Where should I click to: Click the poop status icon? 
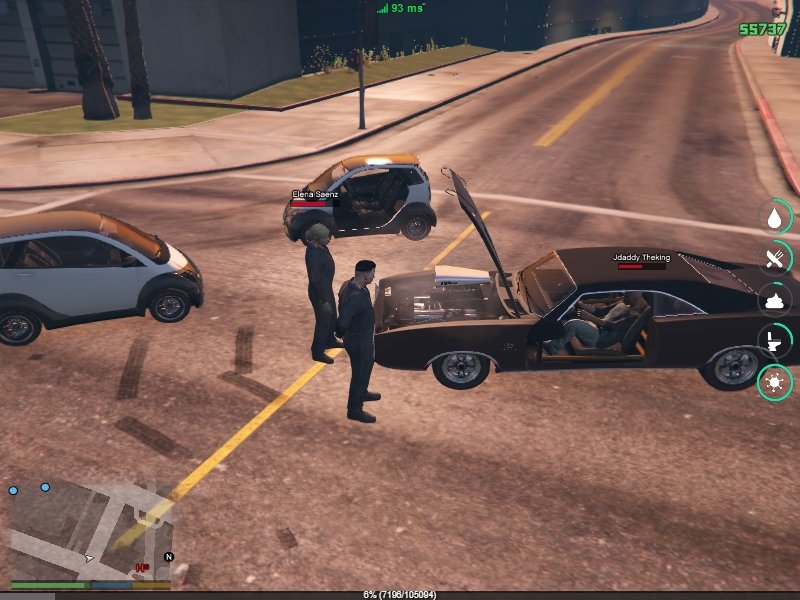[774, 299]
